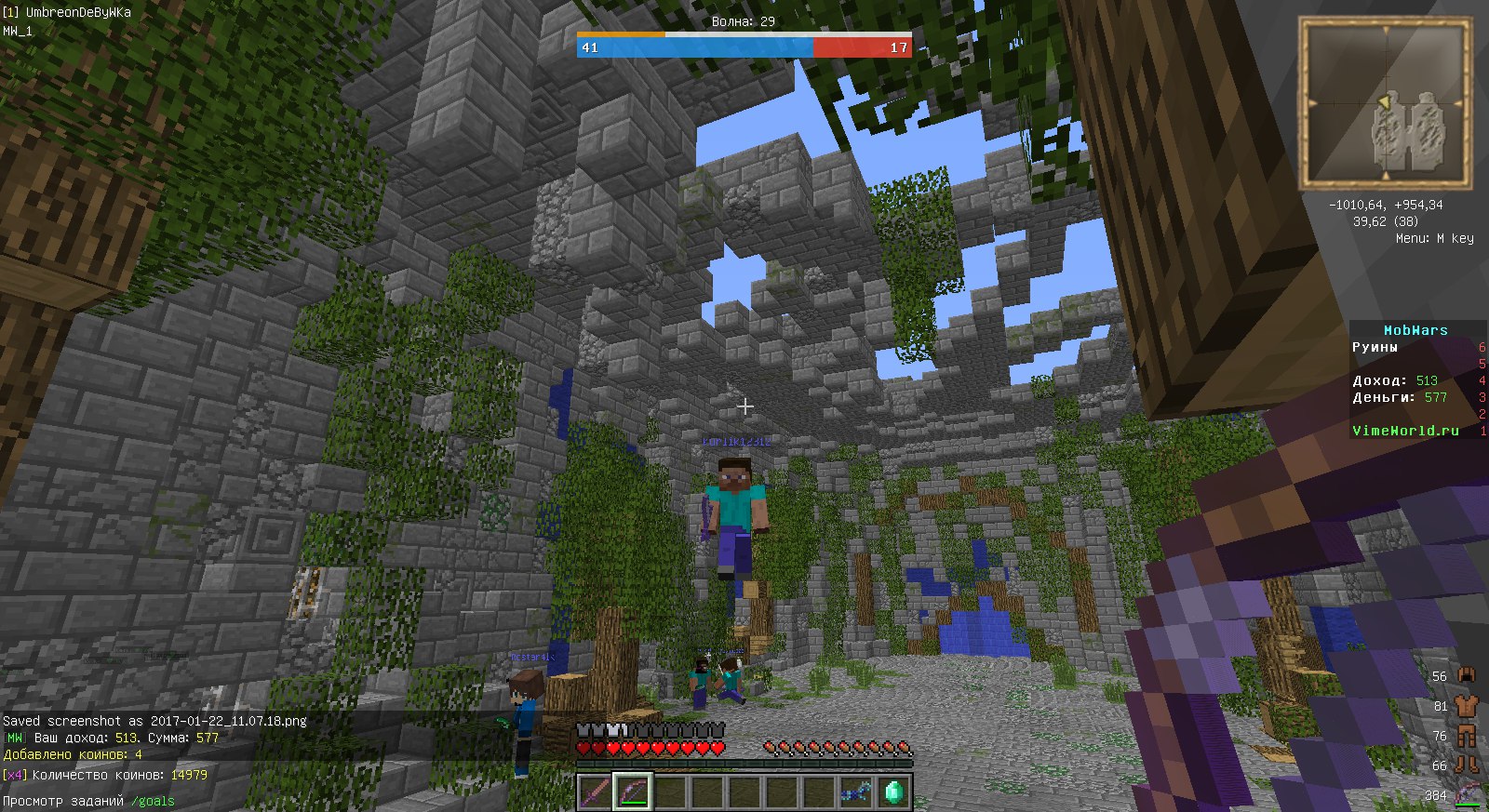The image size is (1489, 812).
Task: Click the leather helmet durability icon
Action: tap(1467, 676)
